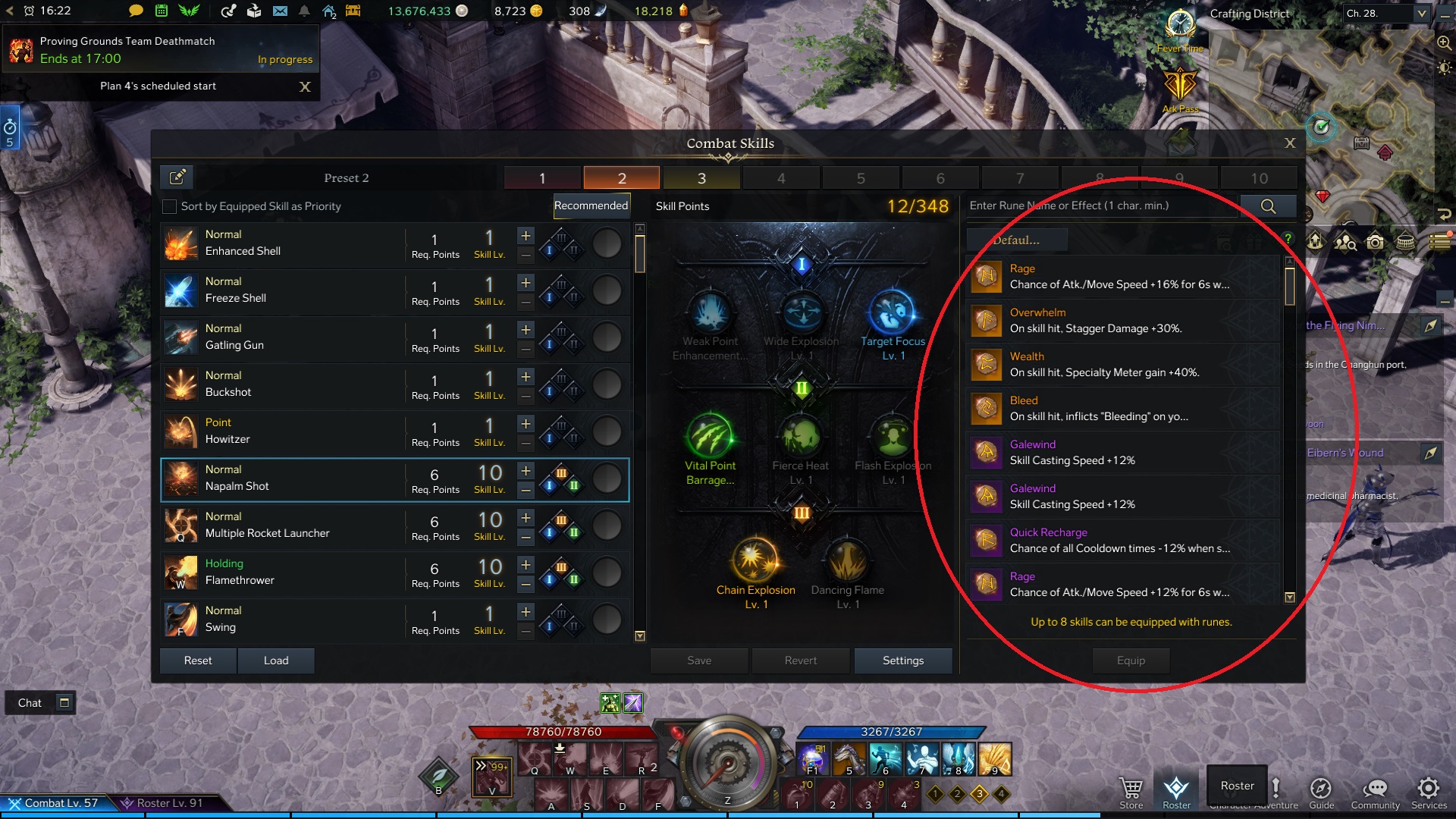Viewport: 1456px width, 819px height.
Task: Expand the Recommended build options
Action: [x=591, y=206]
